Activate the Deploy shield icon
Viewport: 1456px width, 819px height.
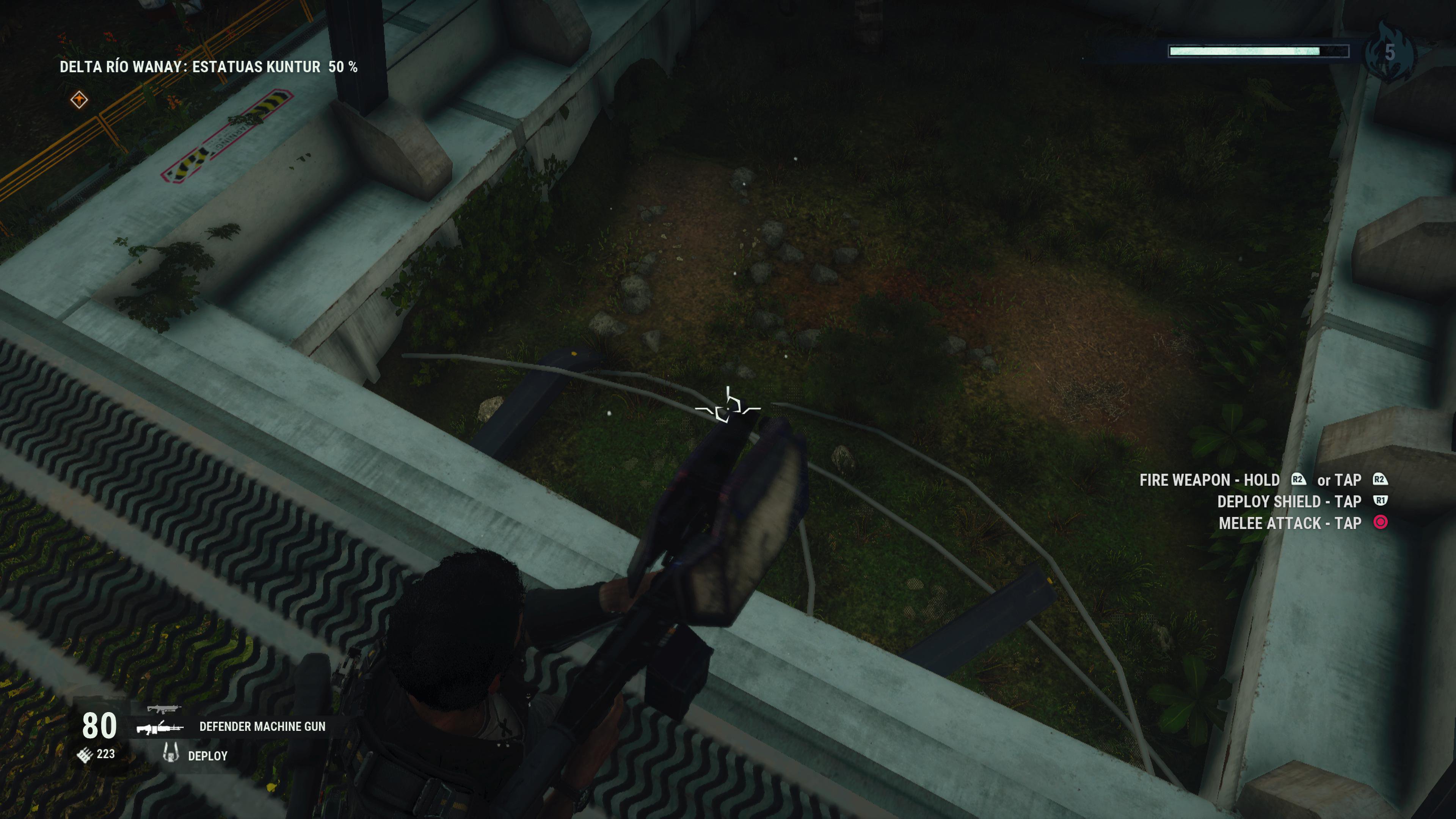[170, 753]
